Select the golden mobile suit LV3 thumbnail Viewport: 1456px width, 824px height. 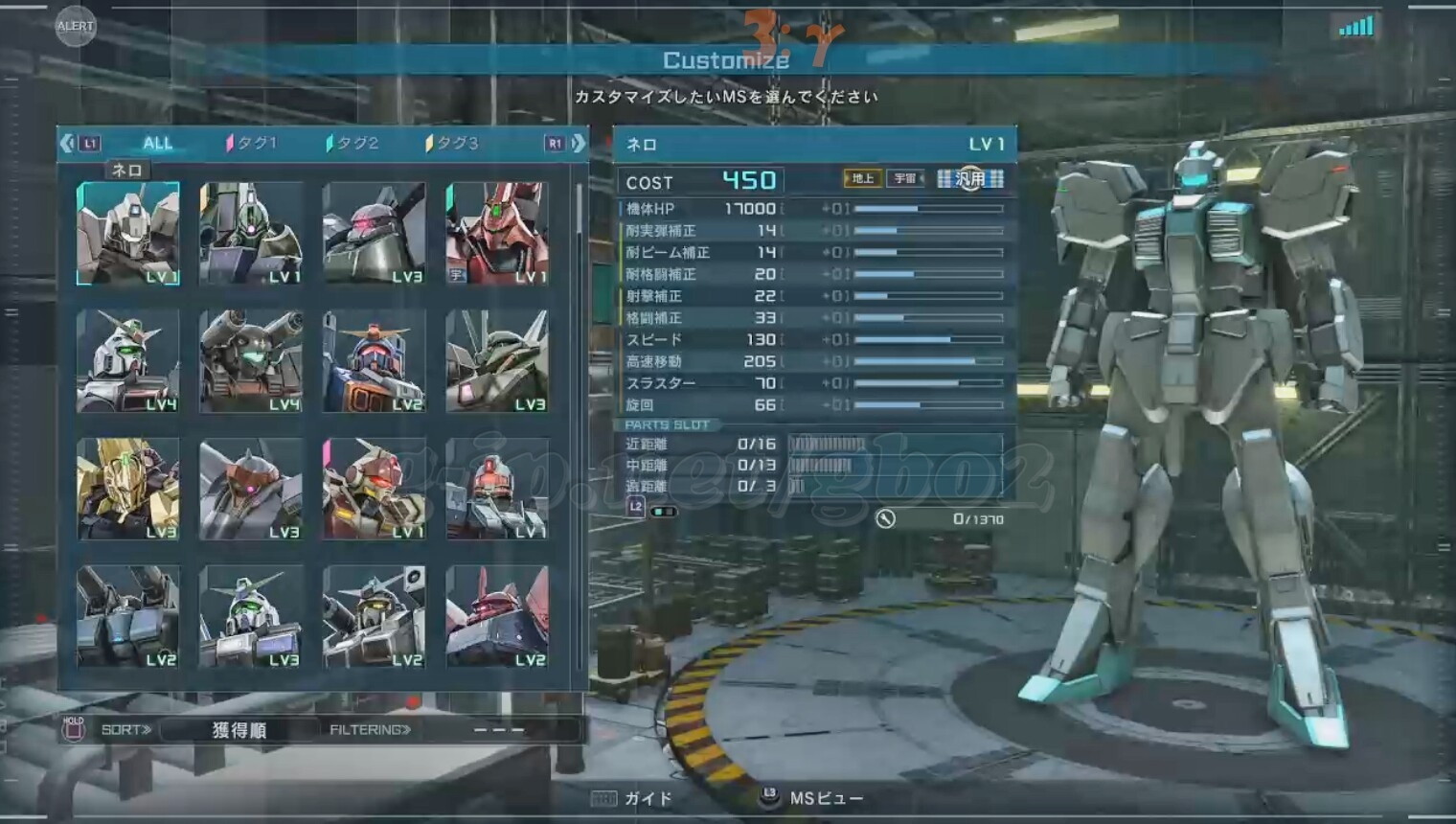[x=128, y=489]
